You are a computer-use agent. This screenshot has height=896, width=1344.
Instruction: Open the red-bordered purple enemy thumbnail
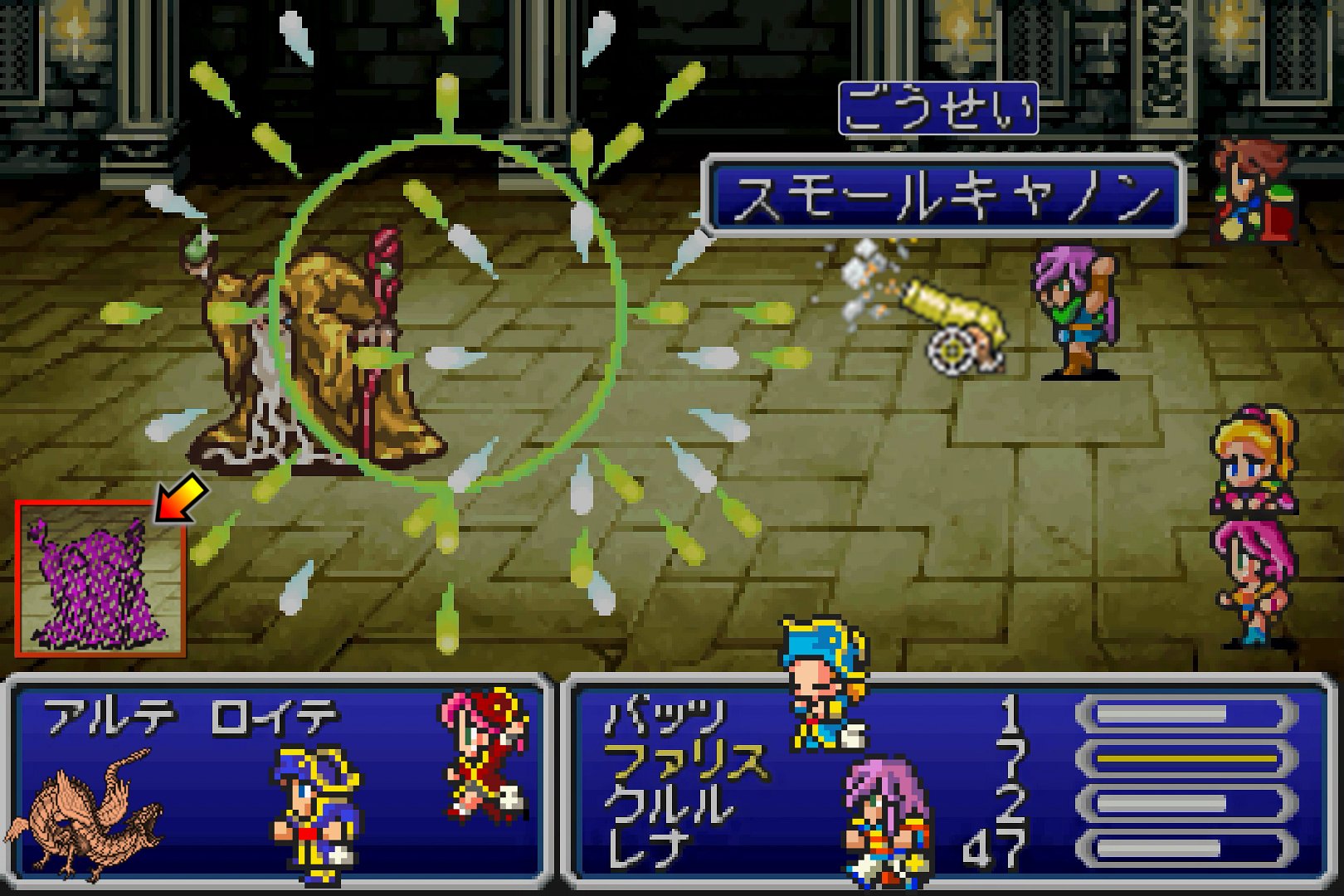coord(99,579)
